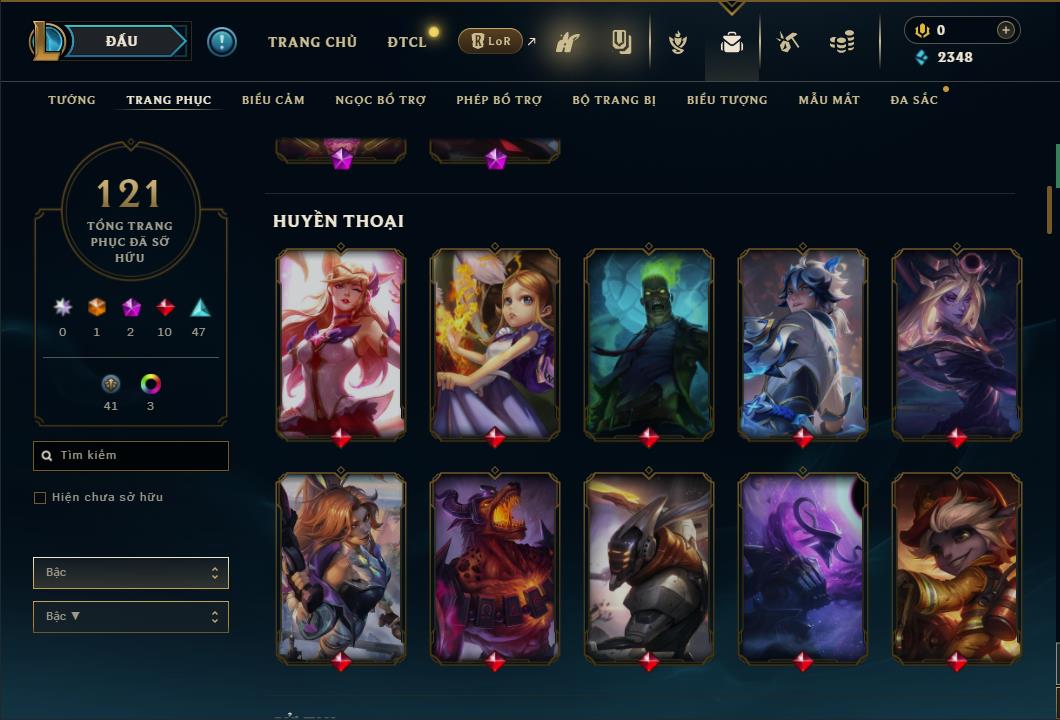Open the ĐTCL game mode page

click(407, 42)
